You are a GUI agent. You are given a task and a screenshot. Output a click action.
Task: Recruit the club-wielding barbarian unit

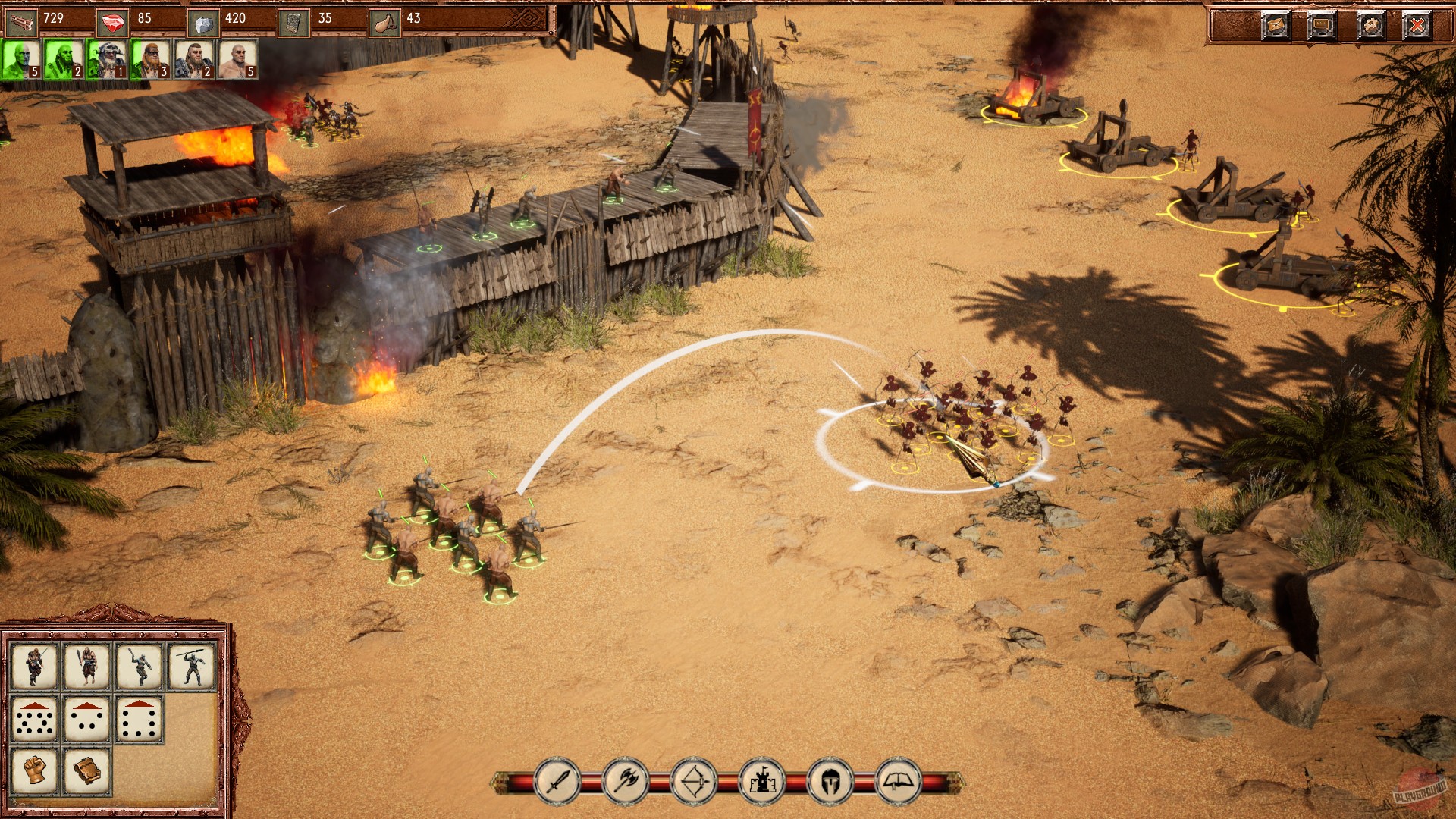point(88,667)
